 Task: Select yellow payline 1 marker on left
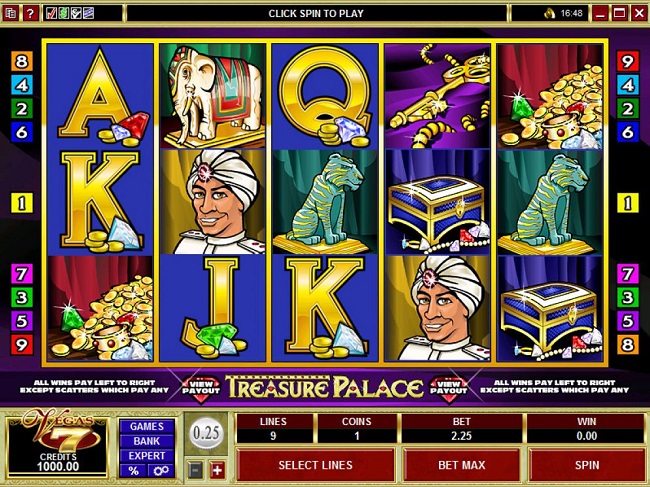pos(21,204)
